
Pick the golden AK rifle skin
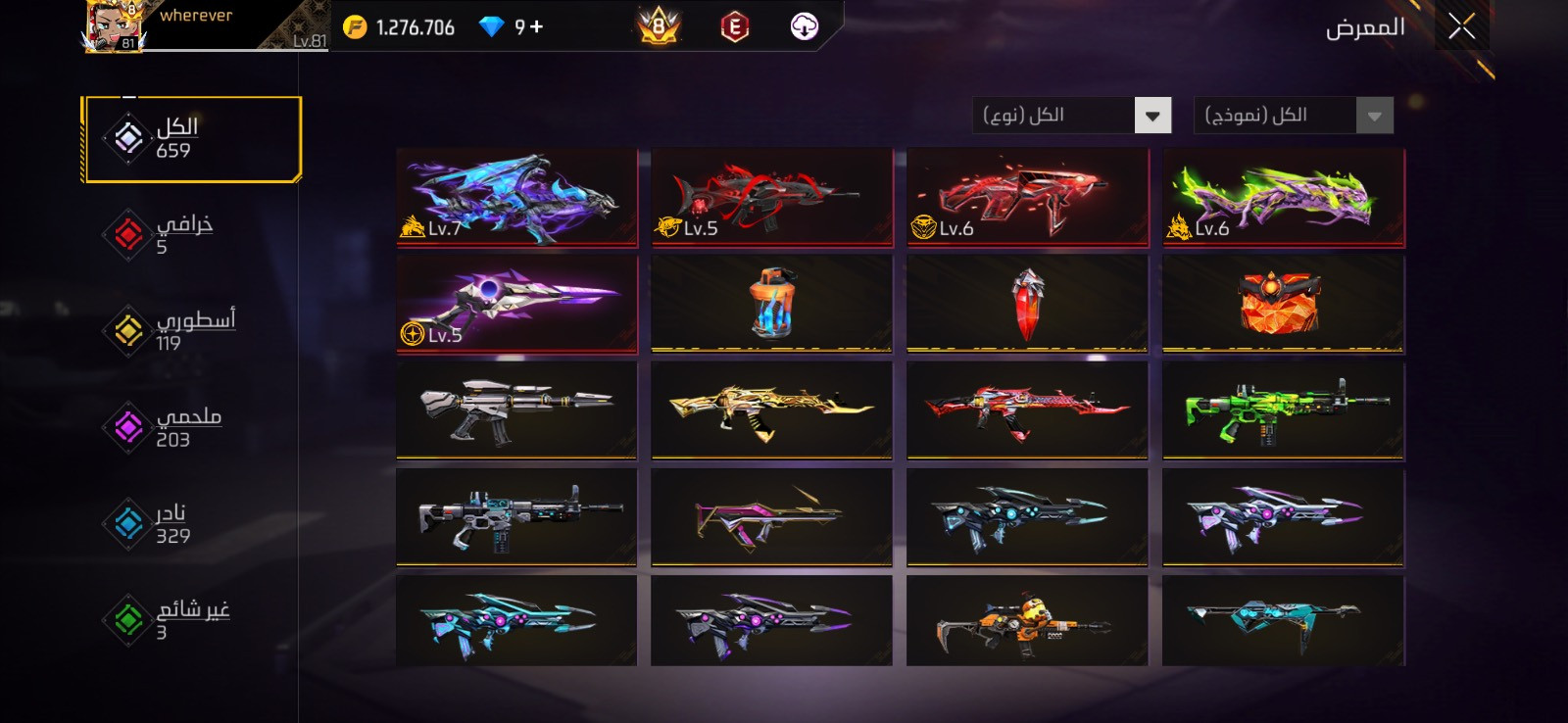click(771, 410)
